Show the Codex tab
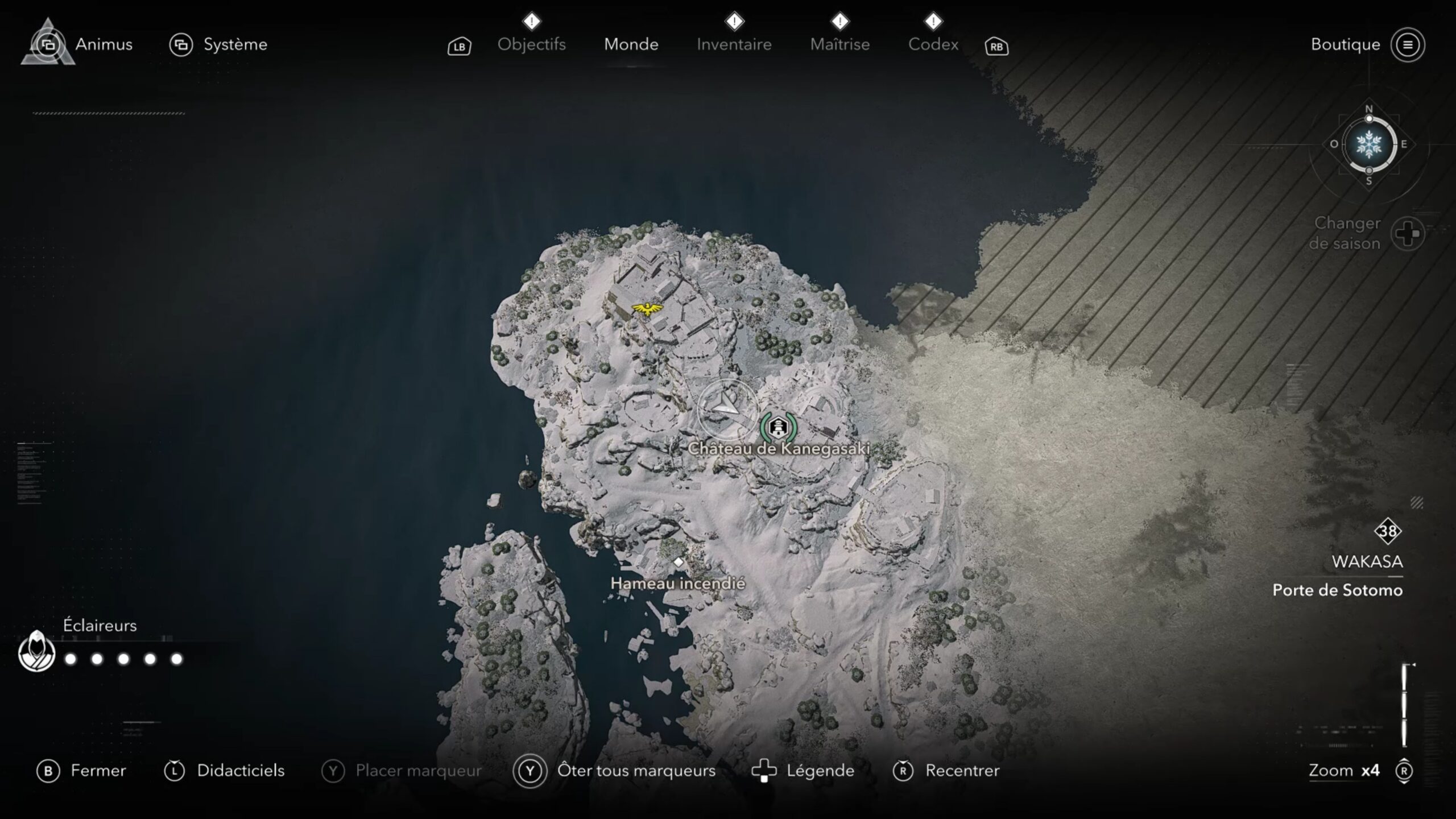The width and height of the screenshot is (1456, 819). [933, 44]
